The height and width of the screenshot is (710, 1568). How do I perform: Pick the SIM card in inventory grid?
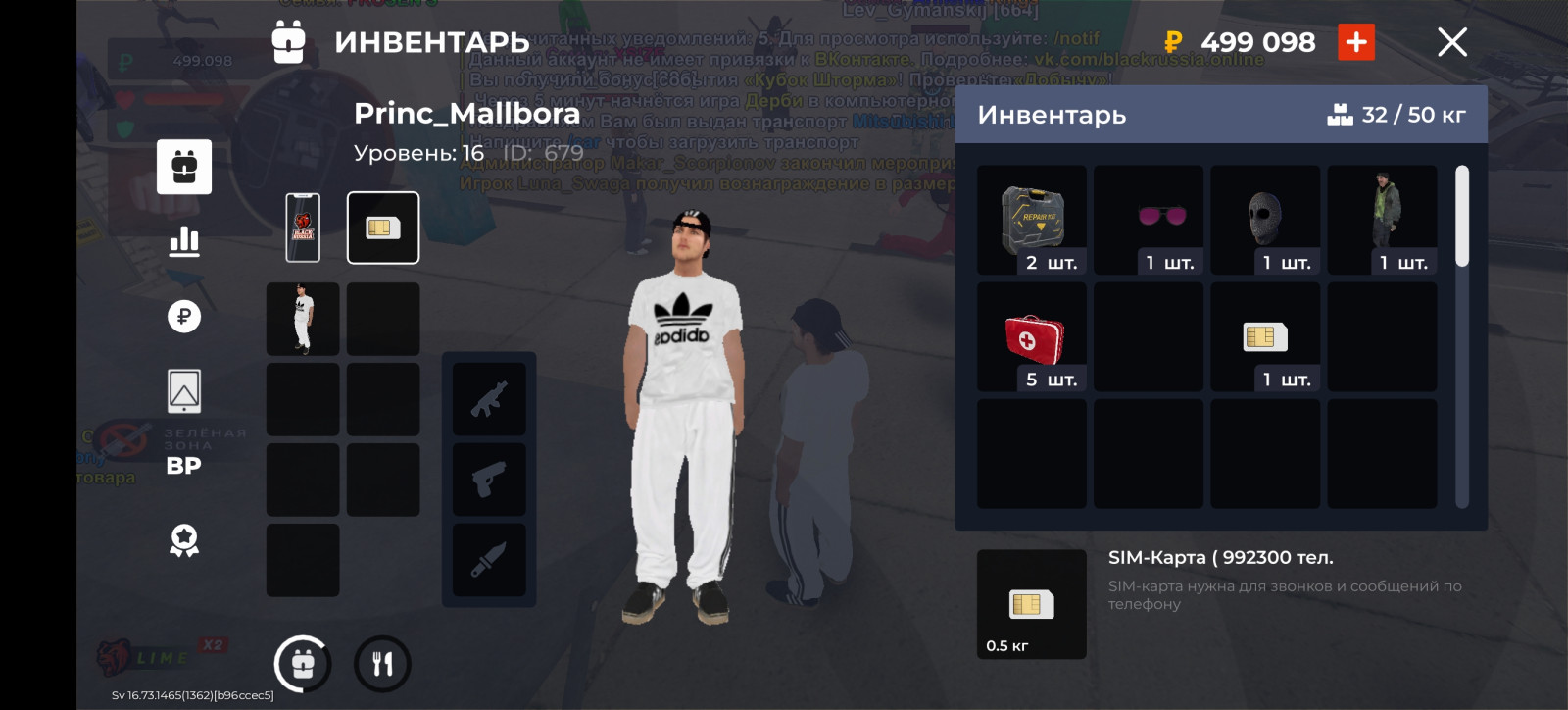pyautogui.click(x=1265, y=336)
